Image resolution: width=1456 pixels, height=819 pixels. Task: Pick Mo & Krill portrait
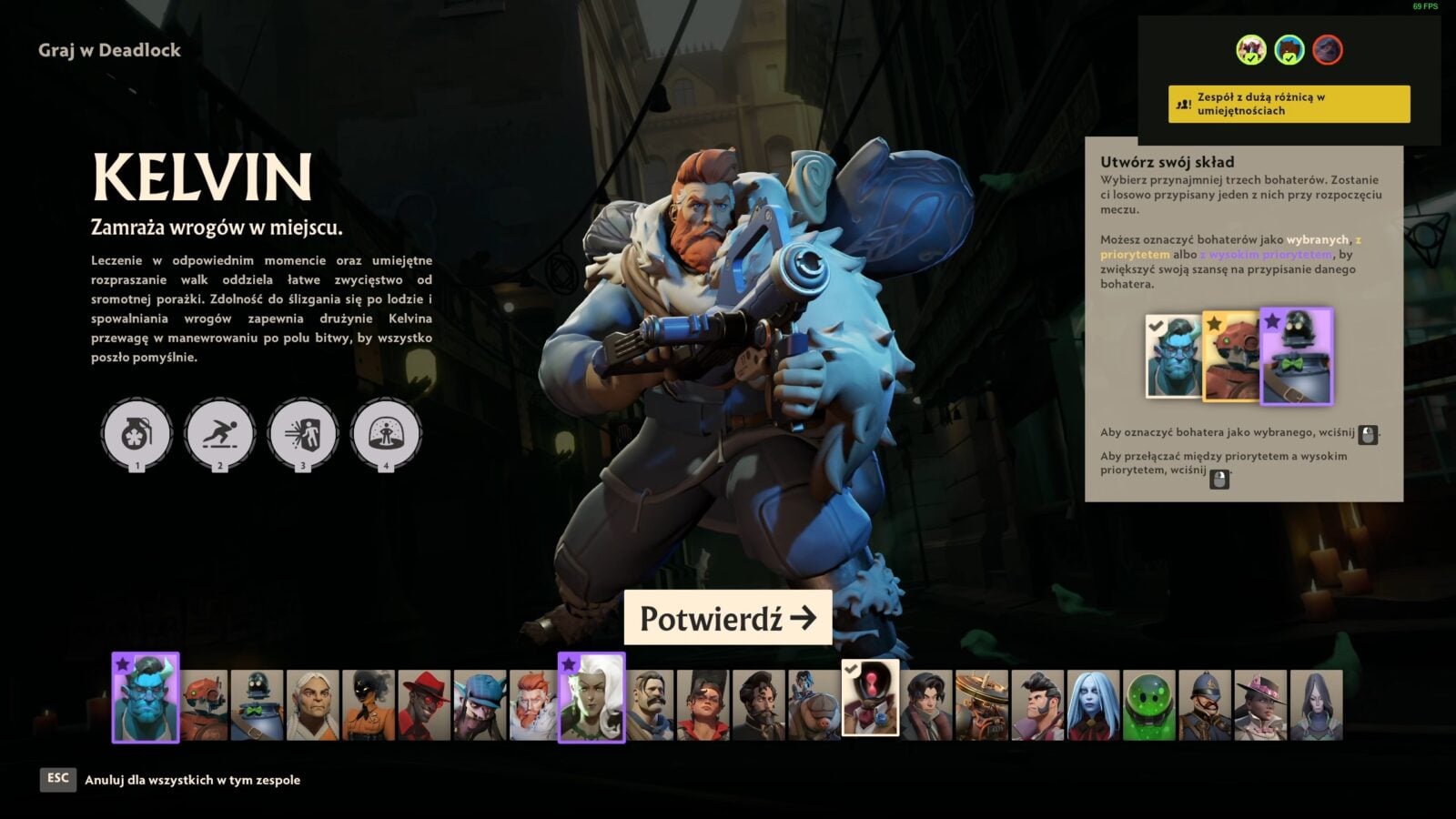[x=814, y=705]
